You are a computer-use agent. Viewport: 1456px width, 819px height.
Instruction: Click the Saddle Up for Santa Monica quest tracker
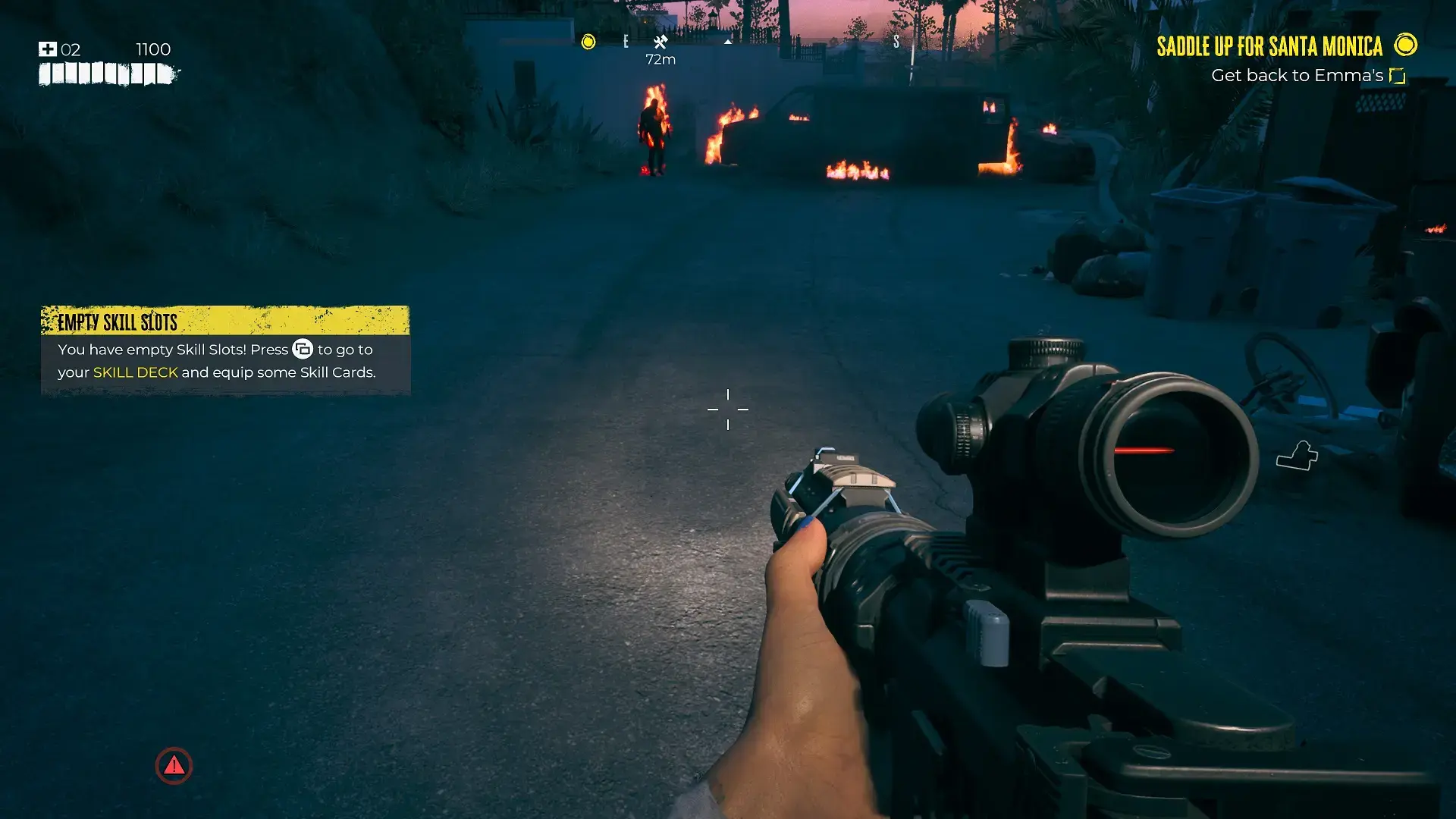point(1269,46)
